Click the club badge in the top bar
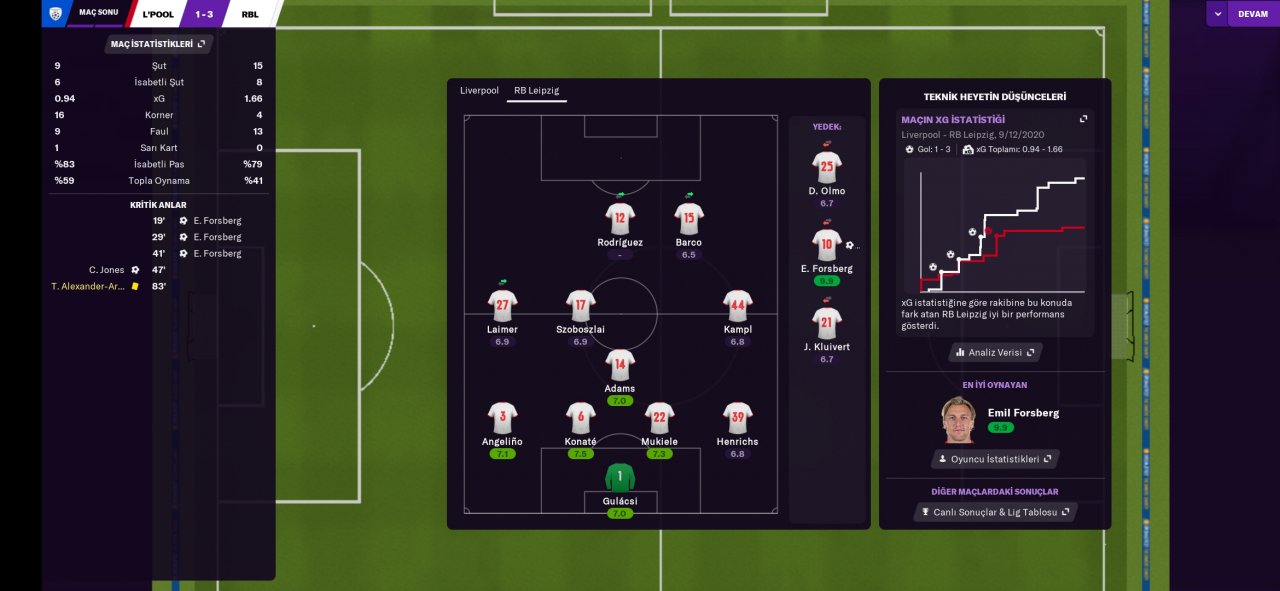Viewport: 1280px width, 591px height. (55, 14)
